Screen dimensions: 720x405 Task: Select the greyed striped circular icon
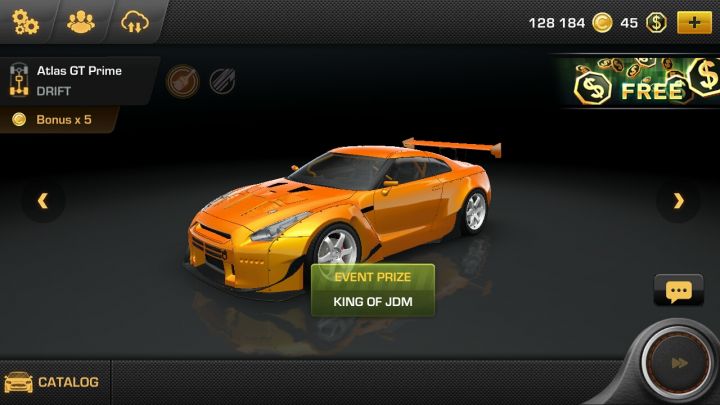[x=222, y=80]
